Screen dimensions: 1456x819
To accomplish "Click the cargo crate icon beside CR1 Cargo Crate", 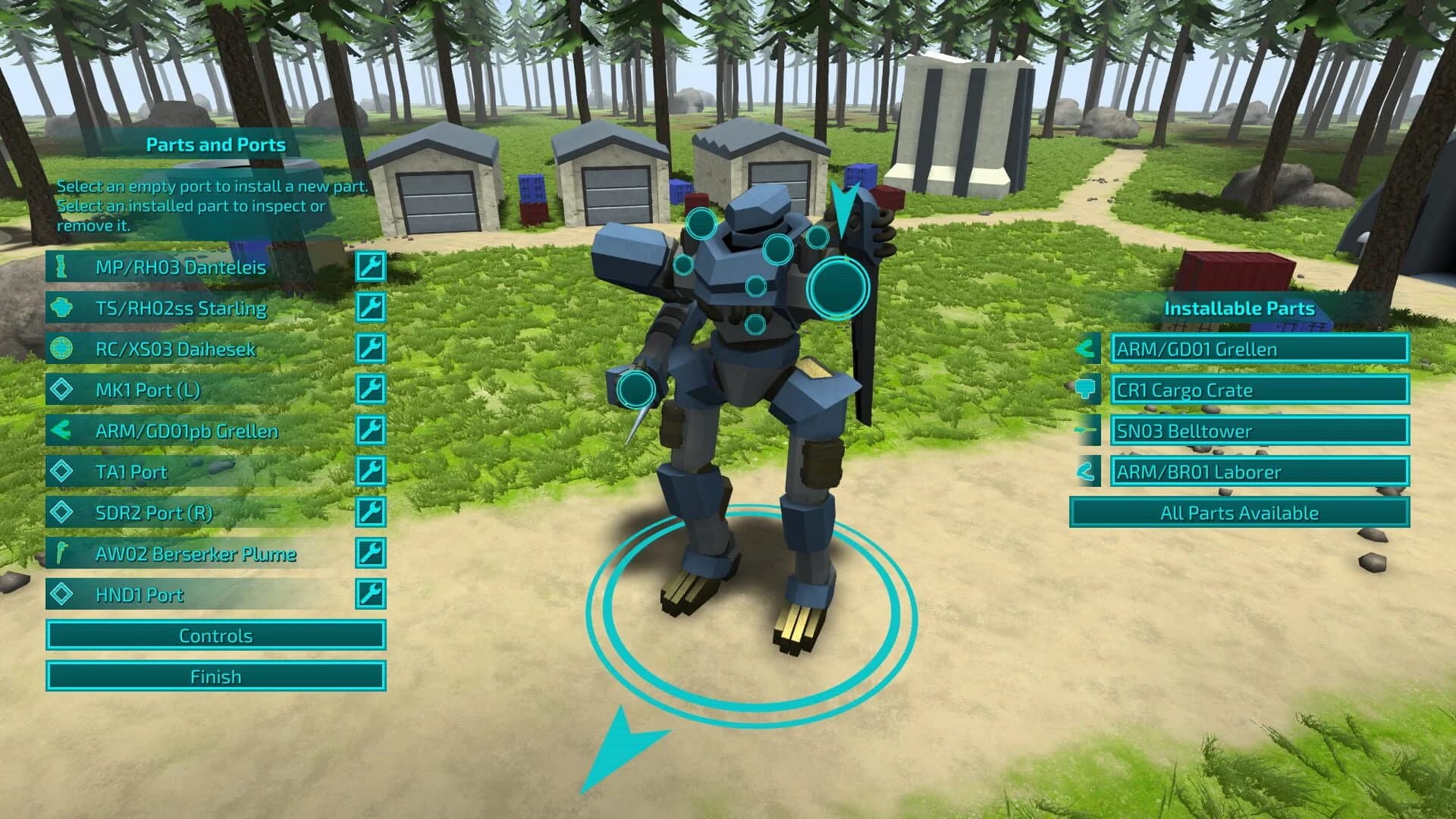I will point(1086,390).
